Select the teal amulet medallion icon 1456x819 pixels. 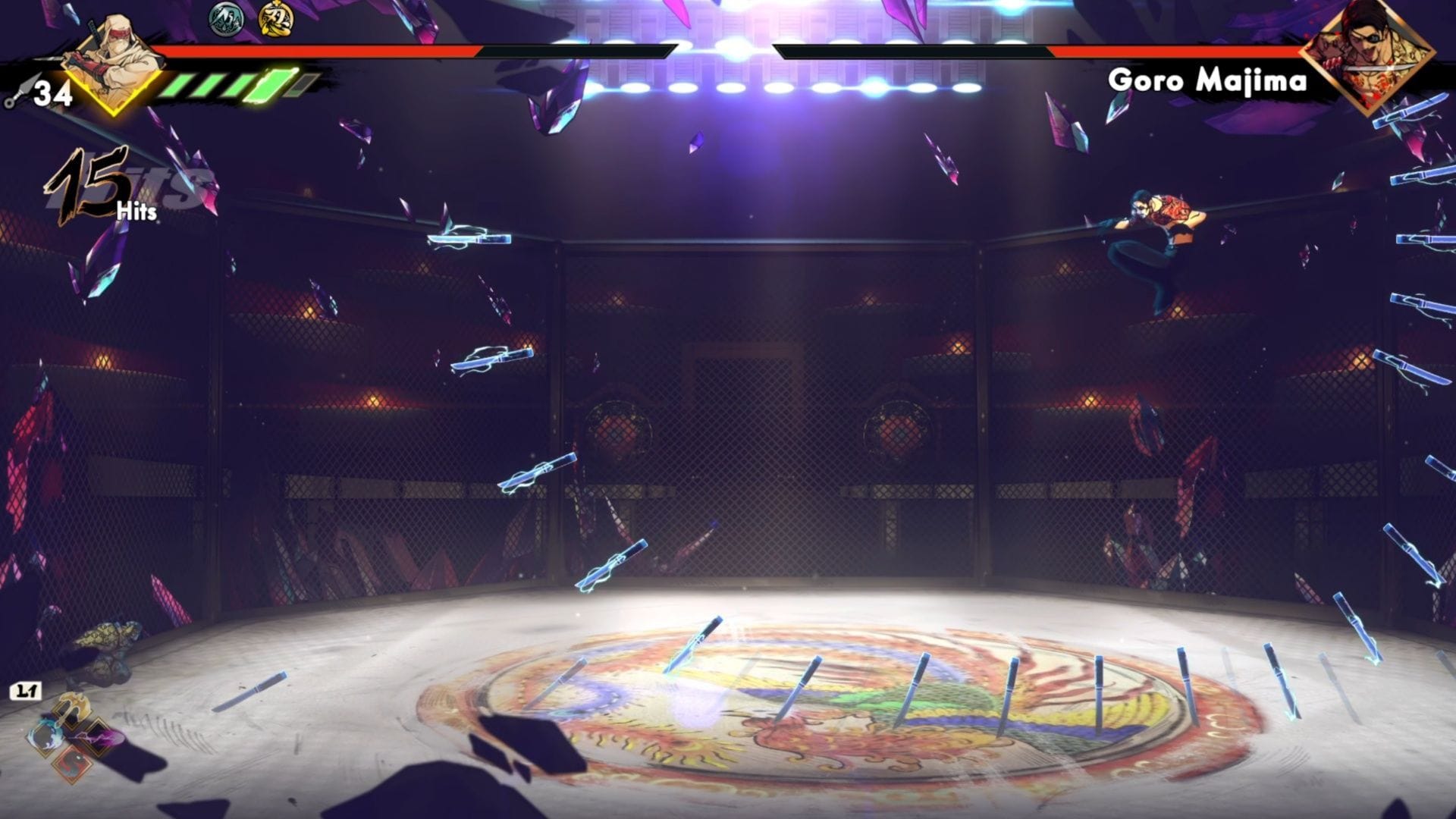[x=227, y=20]
